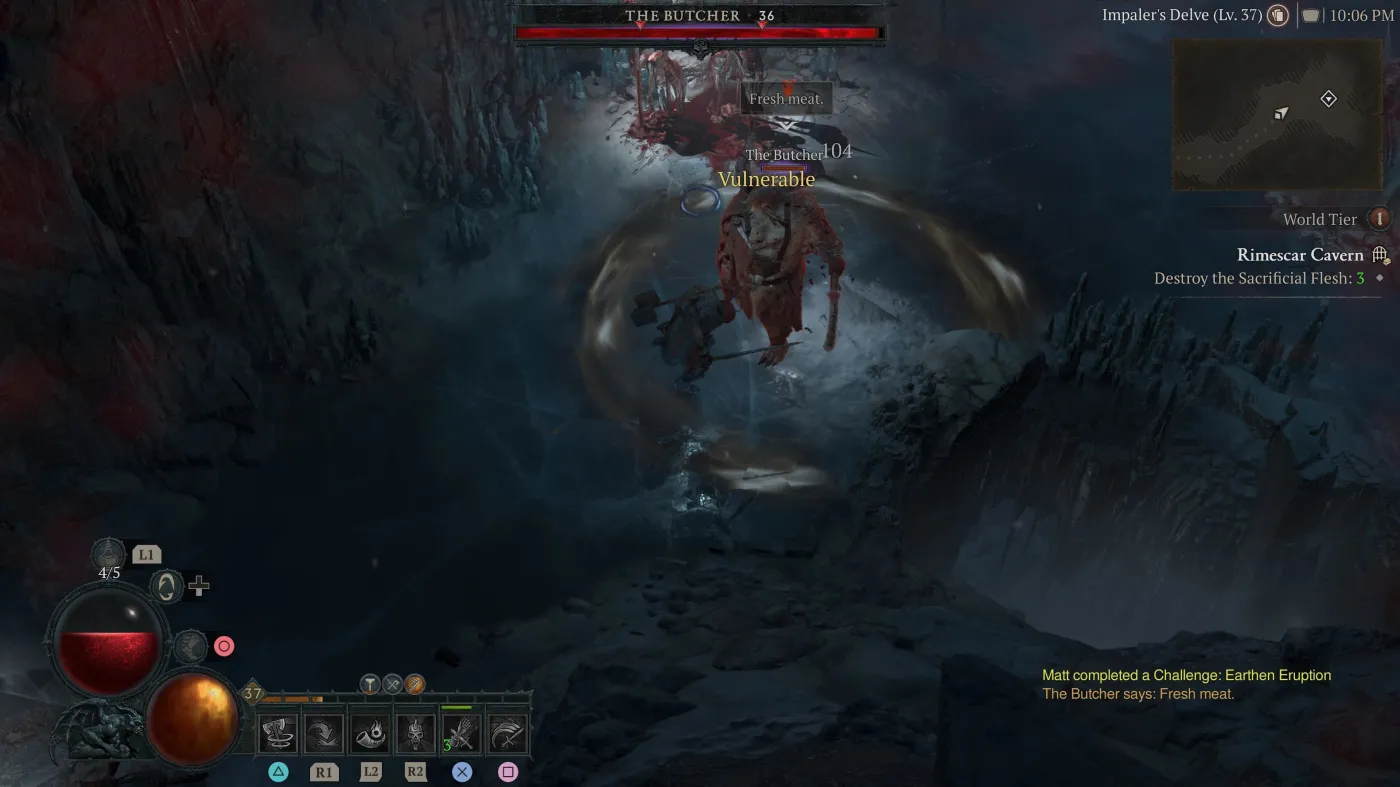Click the crossed hammers weapon slot icon

coord(392,684)
